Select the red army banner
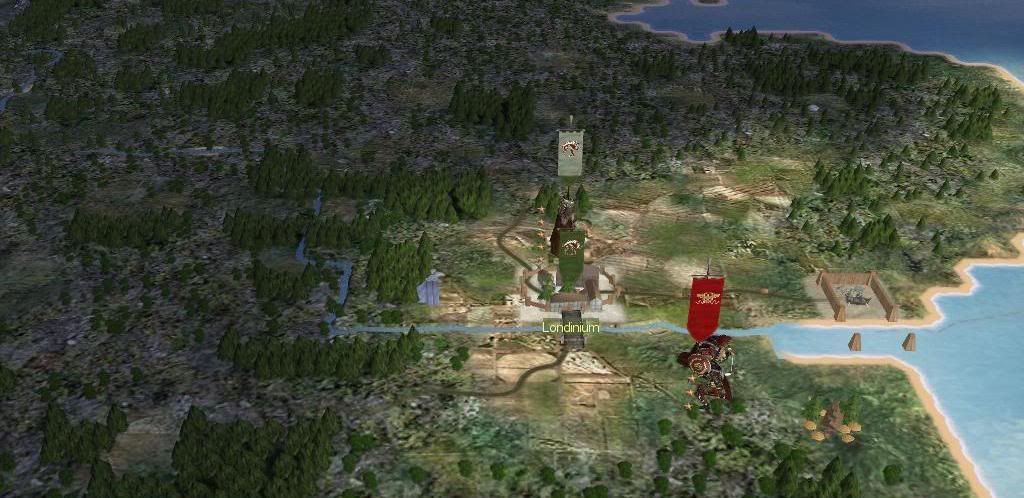The height and width of the screenshot is (498, 1024). click(706, 305)
